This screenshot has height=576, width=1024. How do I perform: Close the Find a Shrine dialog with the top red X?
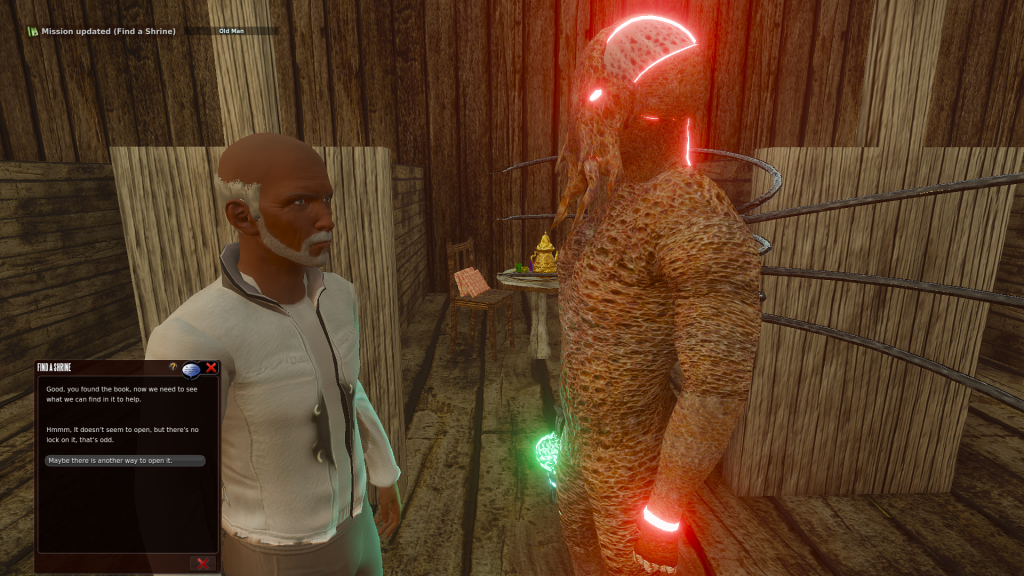211,368
